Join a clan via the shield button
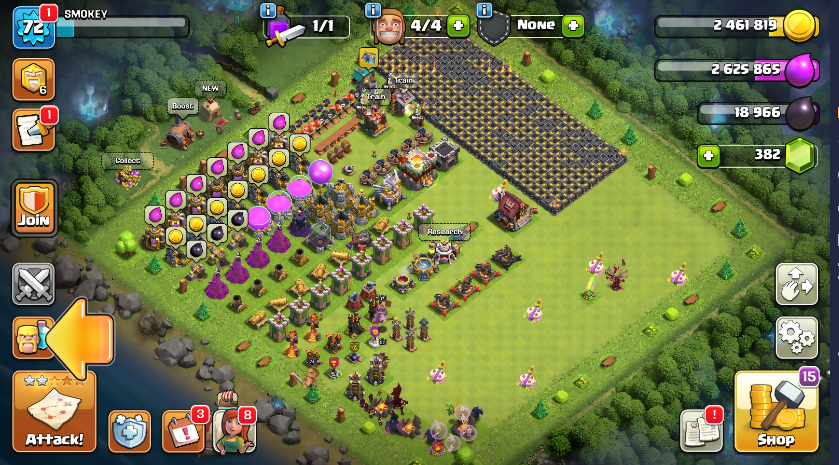This screenshot has height=465, width=839. pos(33,208)
